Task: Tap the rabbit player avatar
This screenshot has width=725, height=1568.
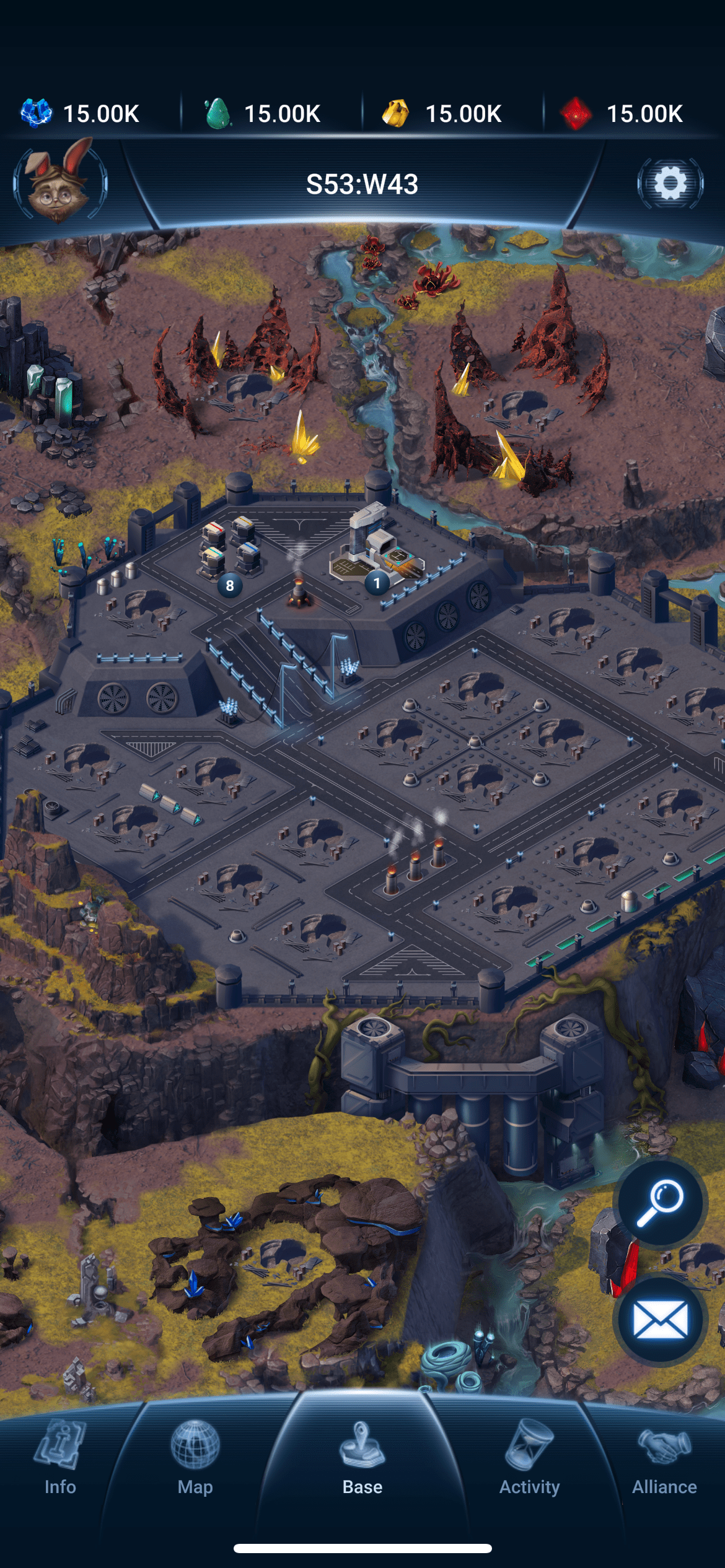Action: point(59,183)
